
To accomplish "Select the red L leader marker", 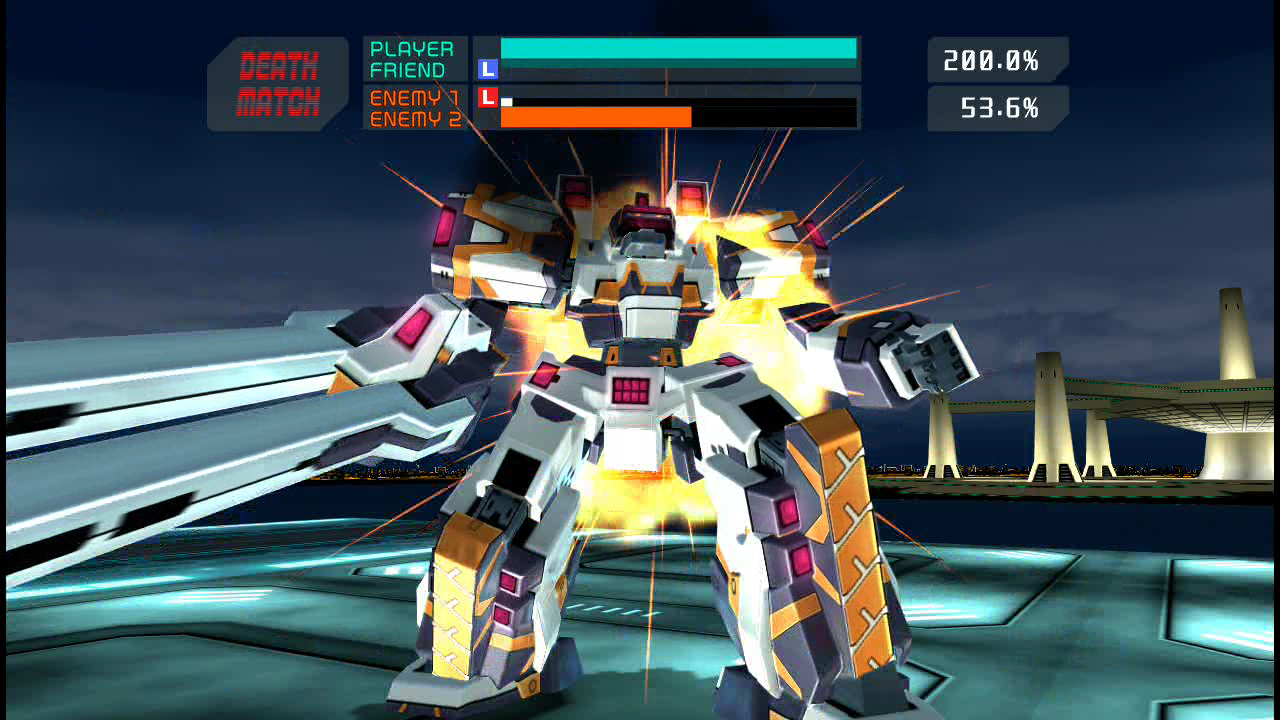I will coord(488,97).
